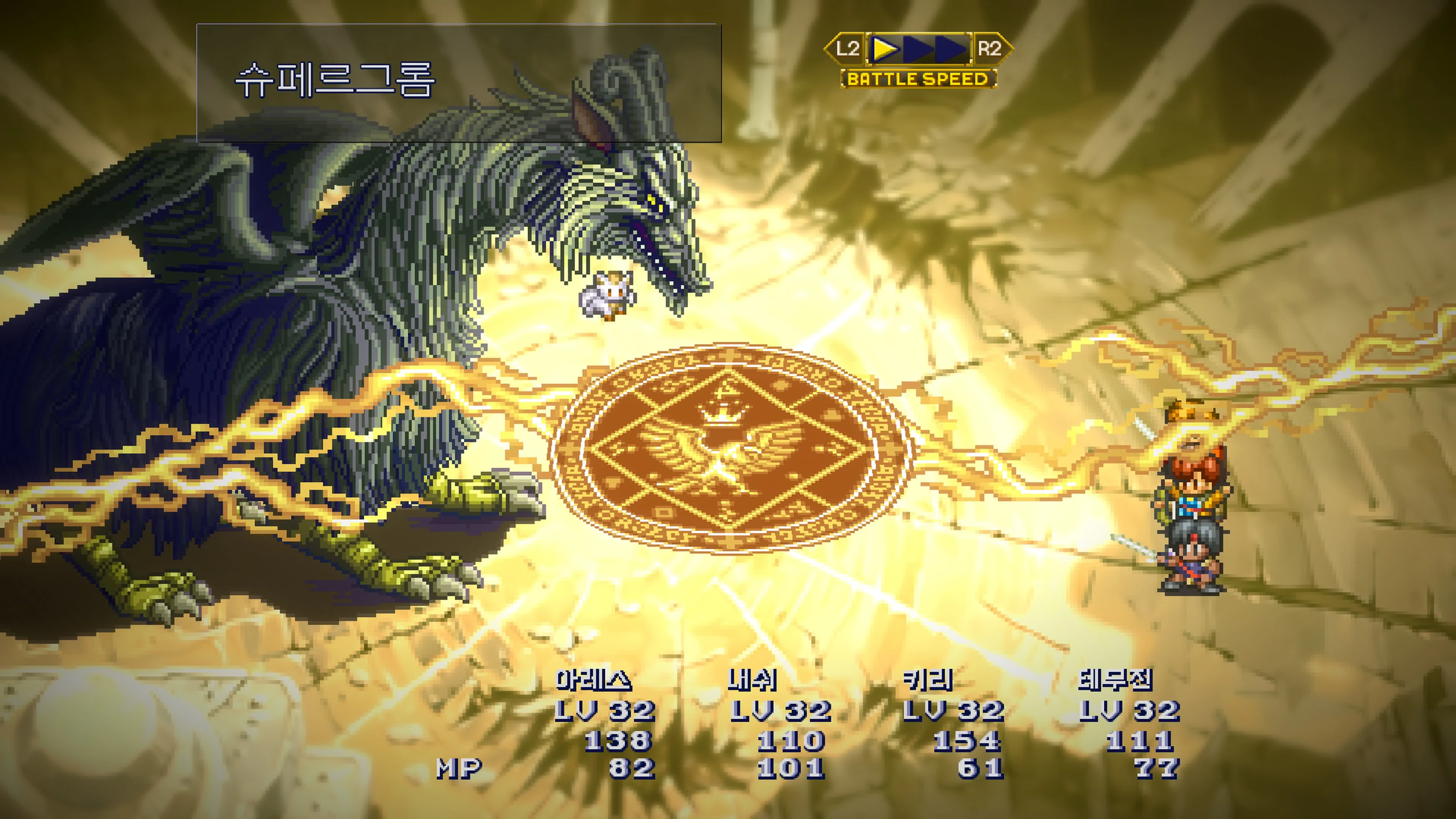Enable the highlighted yellow speed arrow

(886, 49)
